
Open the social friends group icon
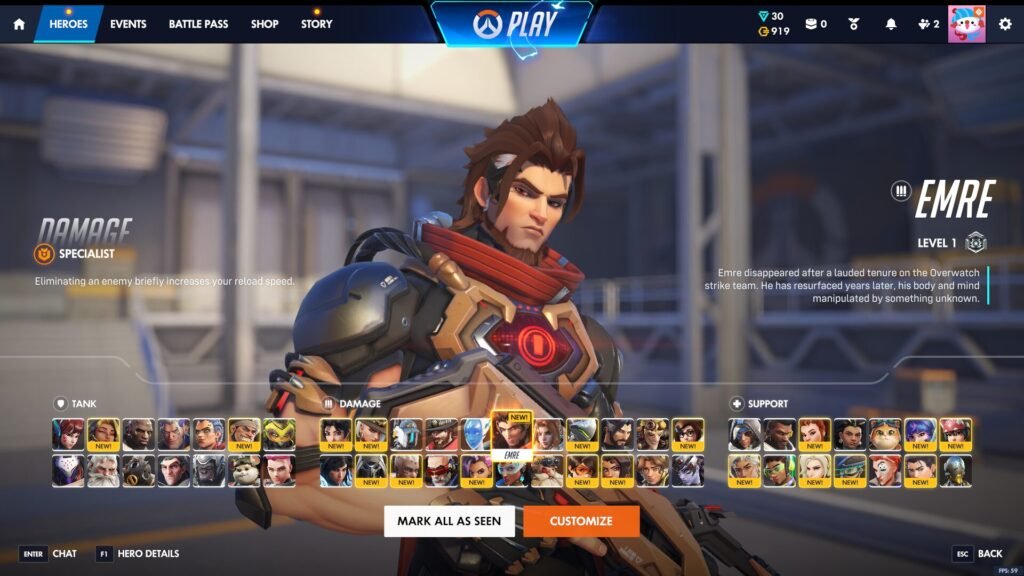[x=929, y=24]
